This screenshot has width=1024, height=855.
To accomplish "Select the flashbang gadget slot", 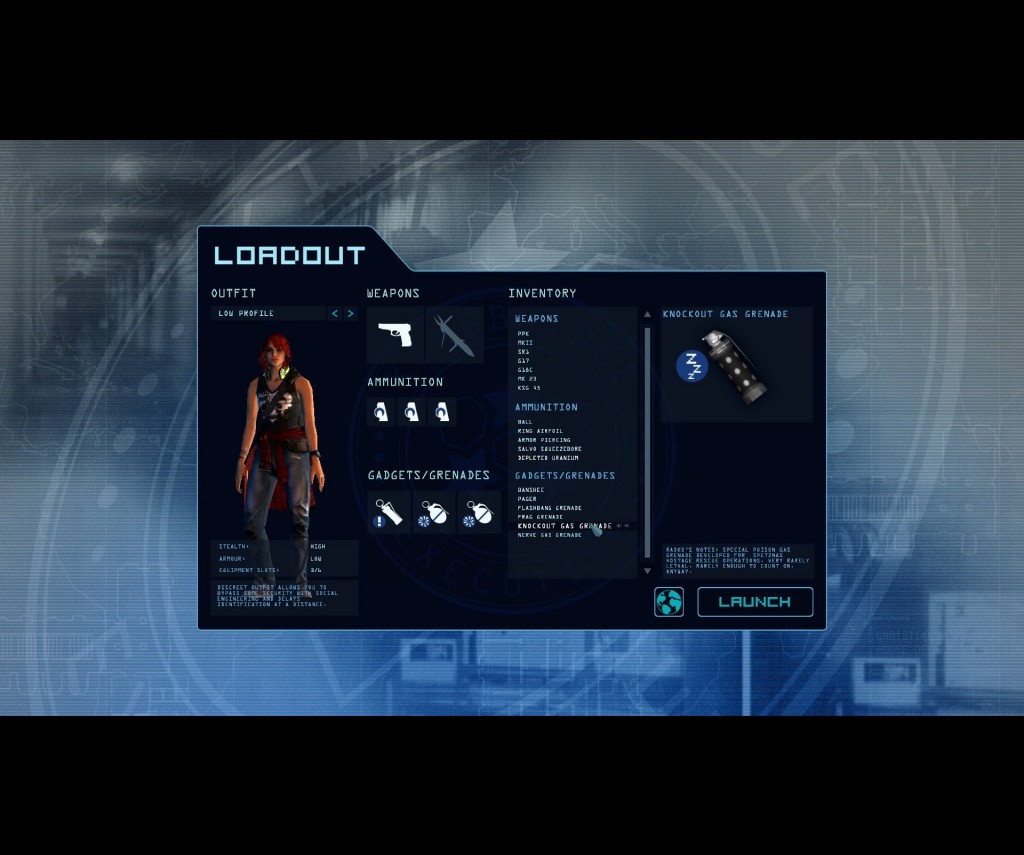I will [388, 512].
